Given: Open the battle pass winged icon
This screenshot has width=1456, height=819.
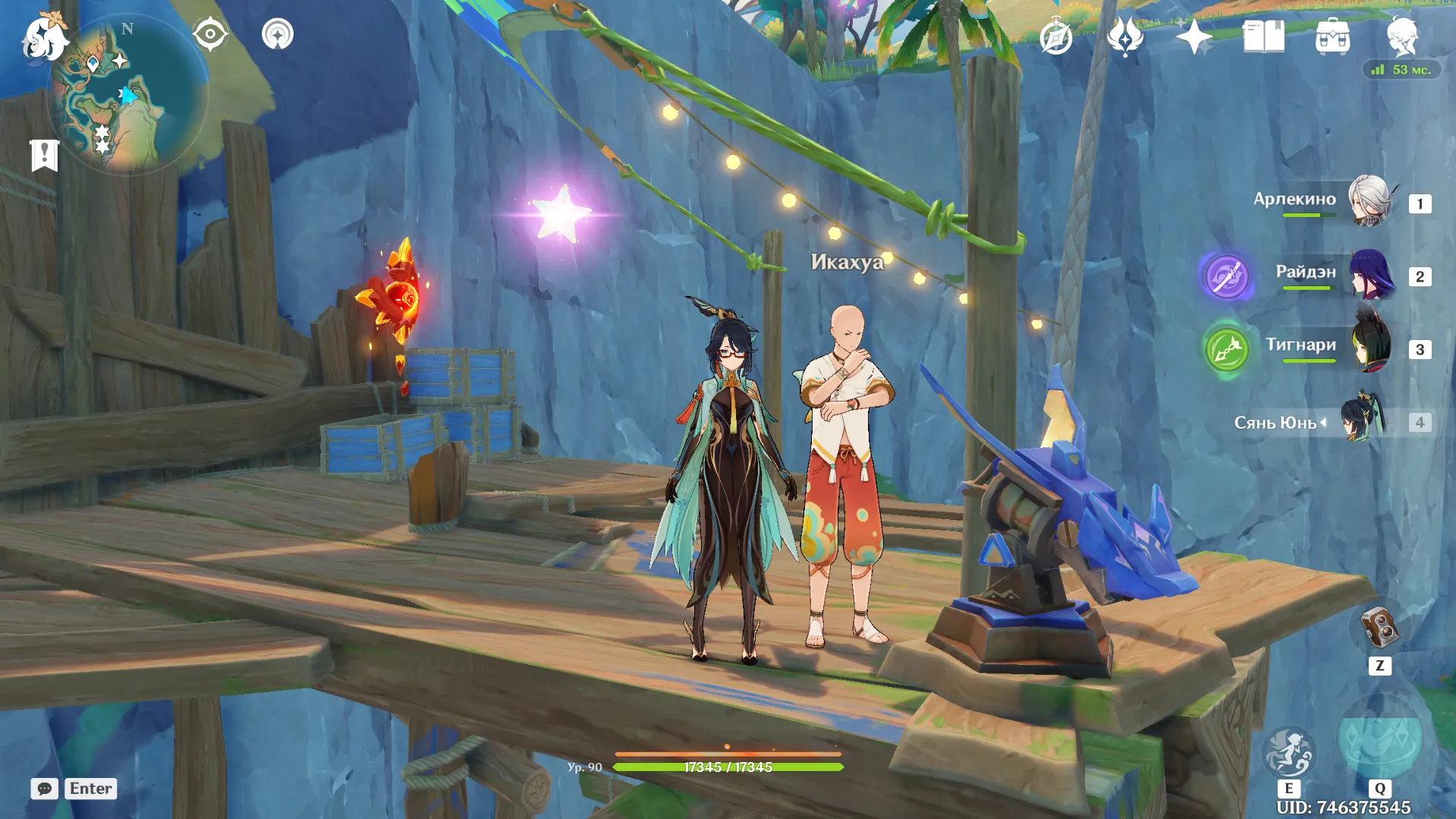Looking at the screenshot, I should point(1125,36).
